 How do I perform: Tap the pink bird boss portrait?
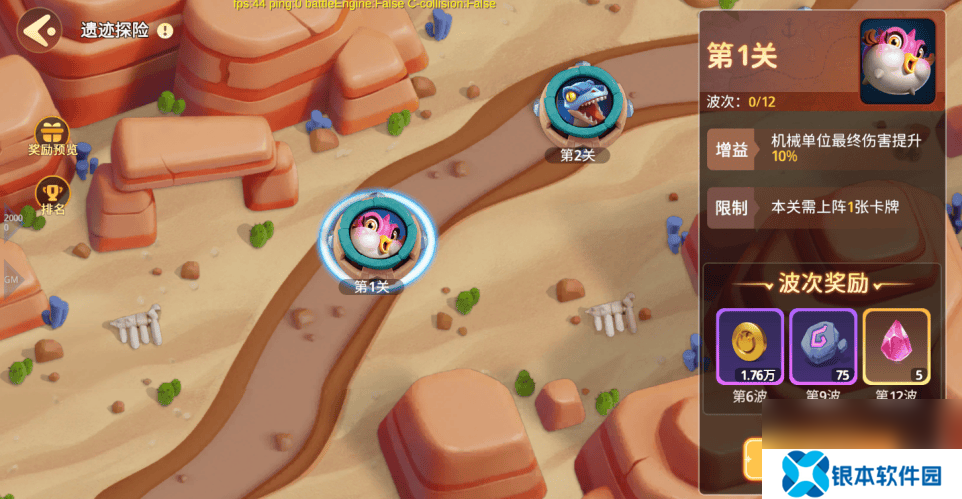tap(897, 62)
